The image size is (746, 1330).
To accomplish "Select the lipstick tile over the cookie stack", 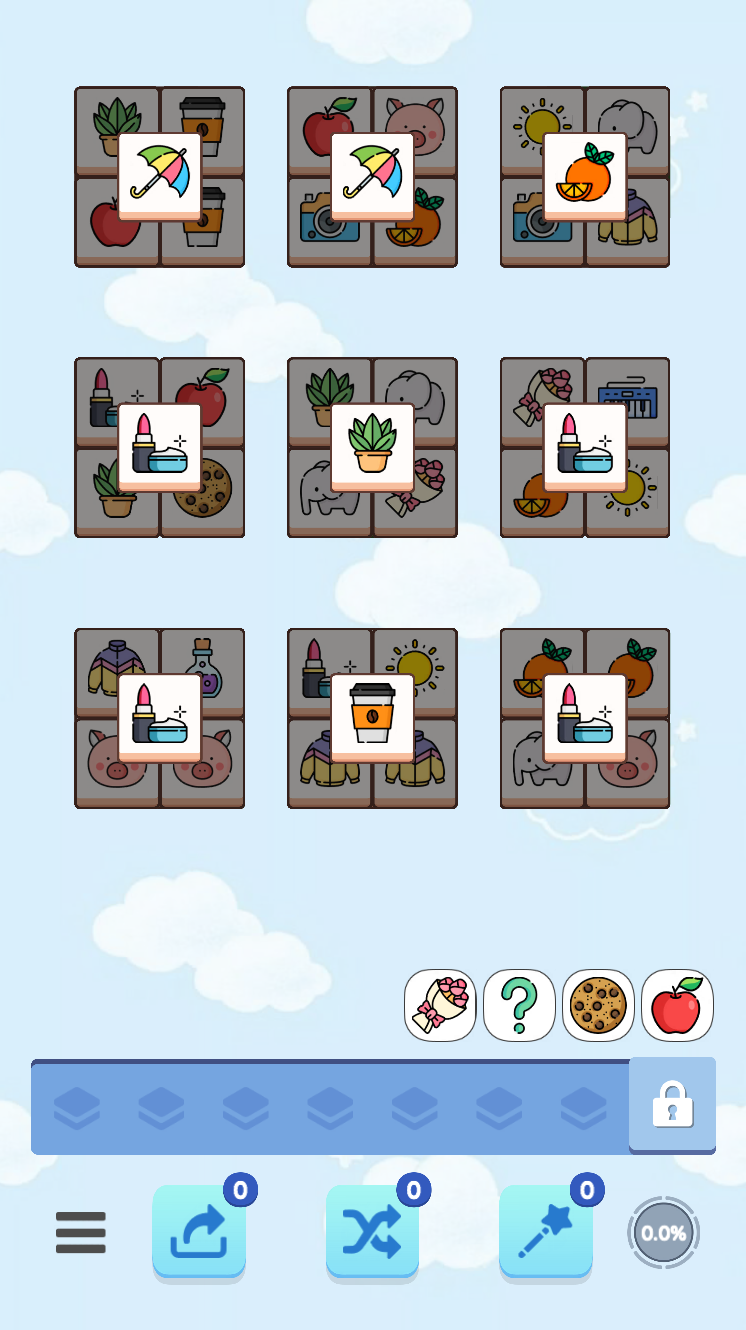I will tap(160, 447).
